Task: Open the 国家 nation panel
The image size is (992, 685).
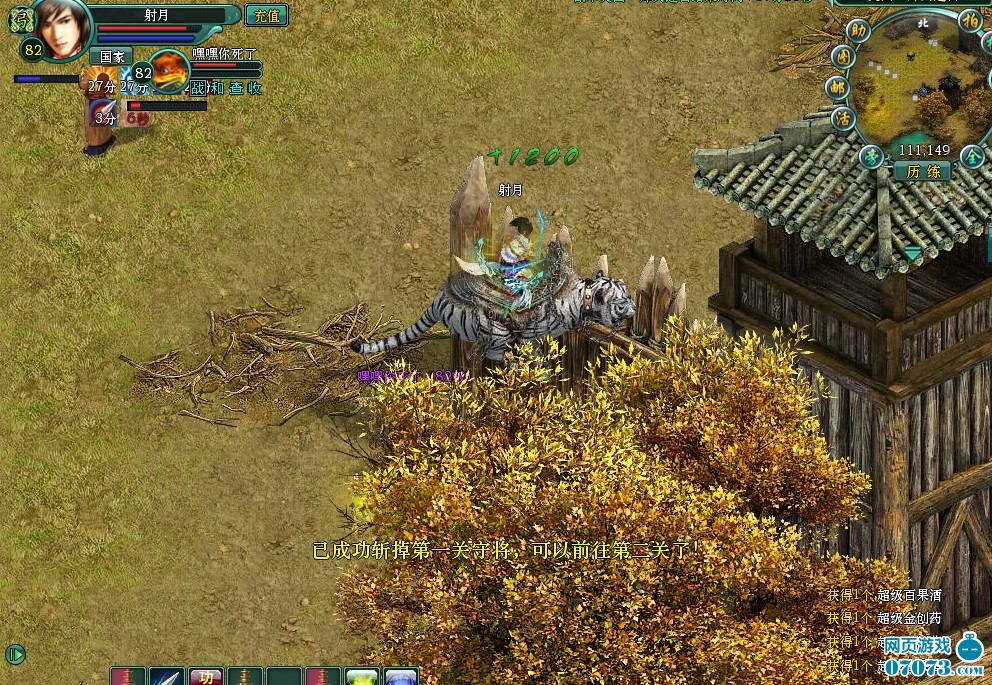Action: click(110, 57)
